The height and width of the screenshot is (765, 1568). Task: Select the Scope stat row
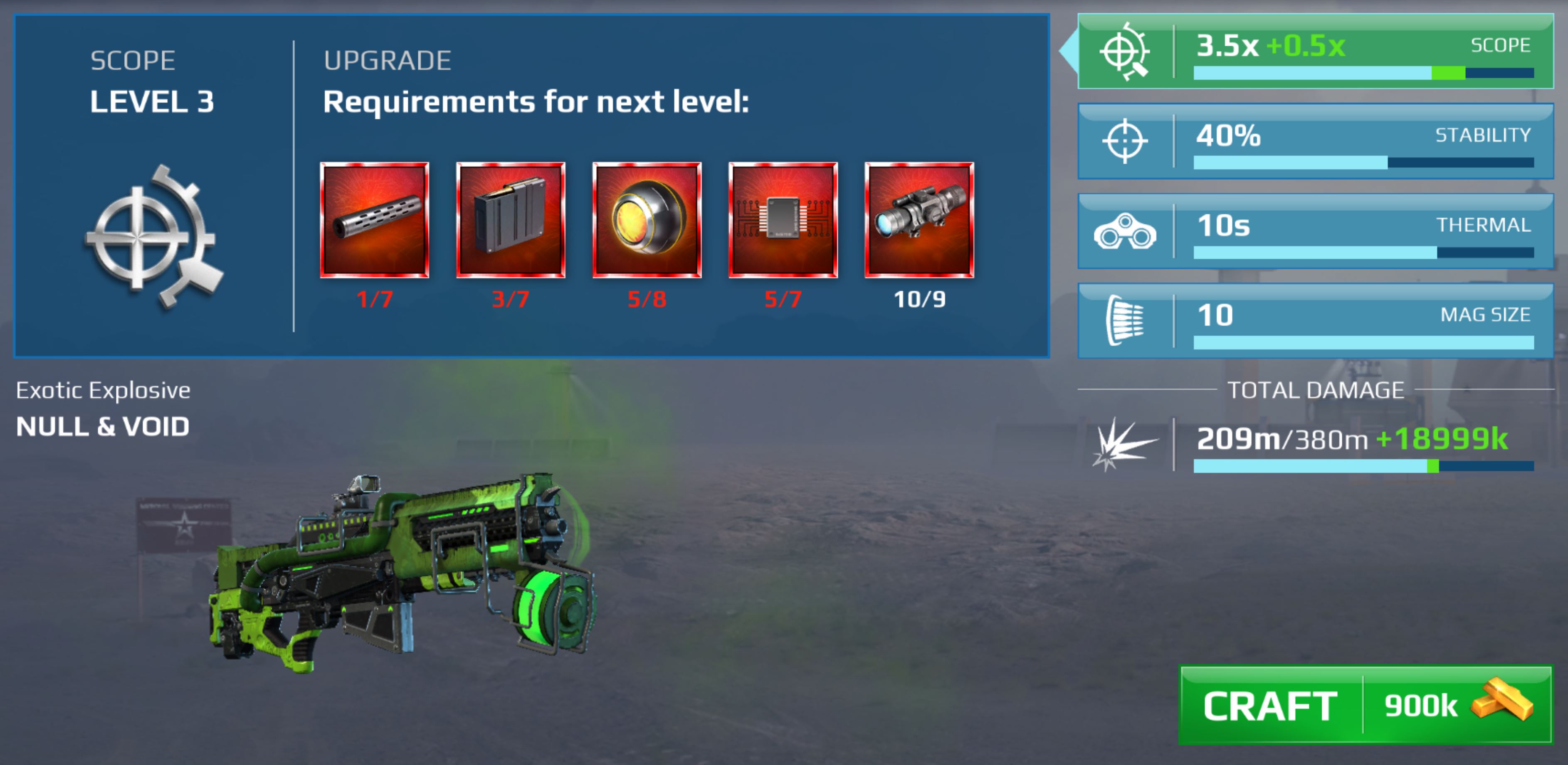coord(1315,52)
